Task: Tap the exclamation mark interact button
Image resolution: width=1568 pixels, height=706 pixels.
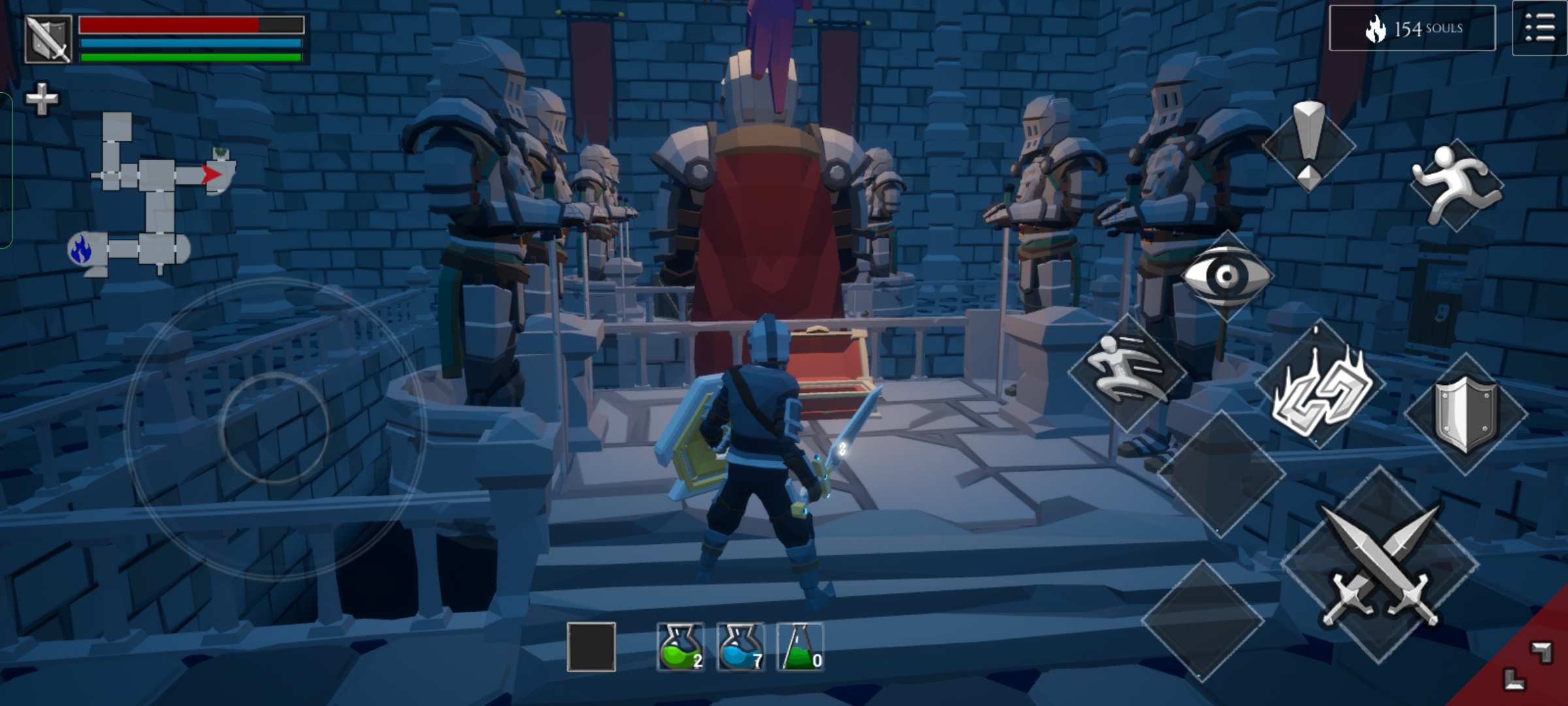Action: coord(1309,146)
